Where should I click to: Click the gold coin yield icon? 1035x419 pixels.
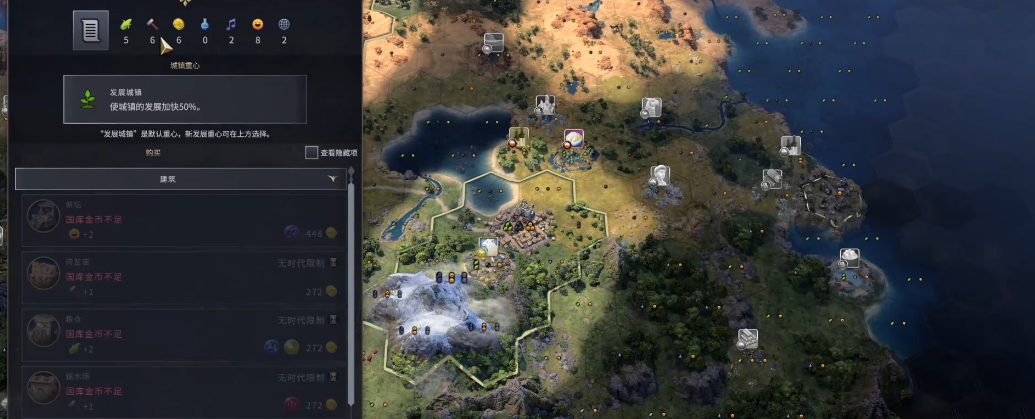(179, 24)
